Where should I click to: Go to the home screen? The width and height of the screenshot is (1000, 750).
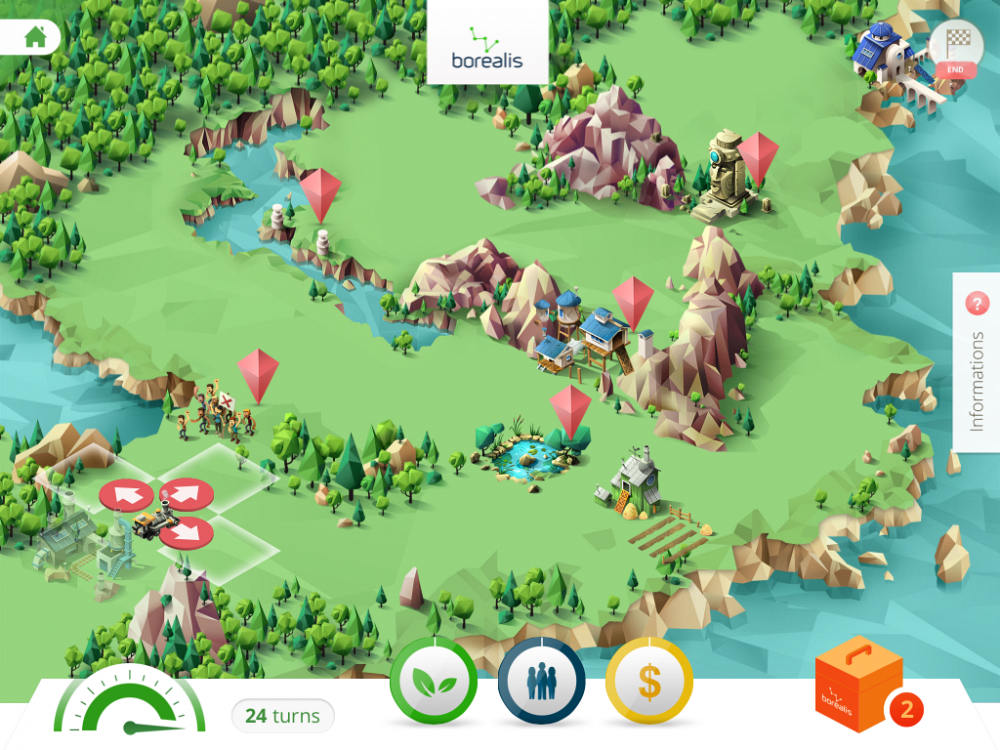[35, 37]
